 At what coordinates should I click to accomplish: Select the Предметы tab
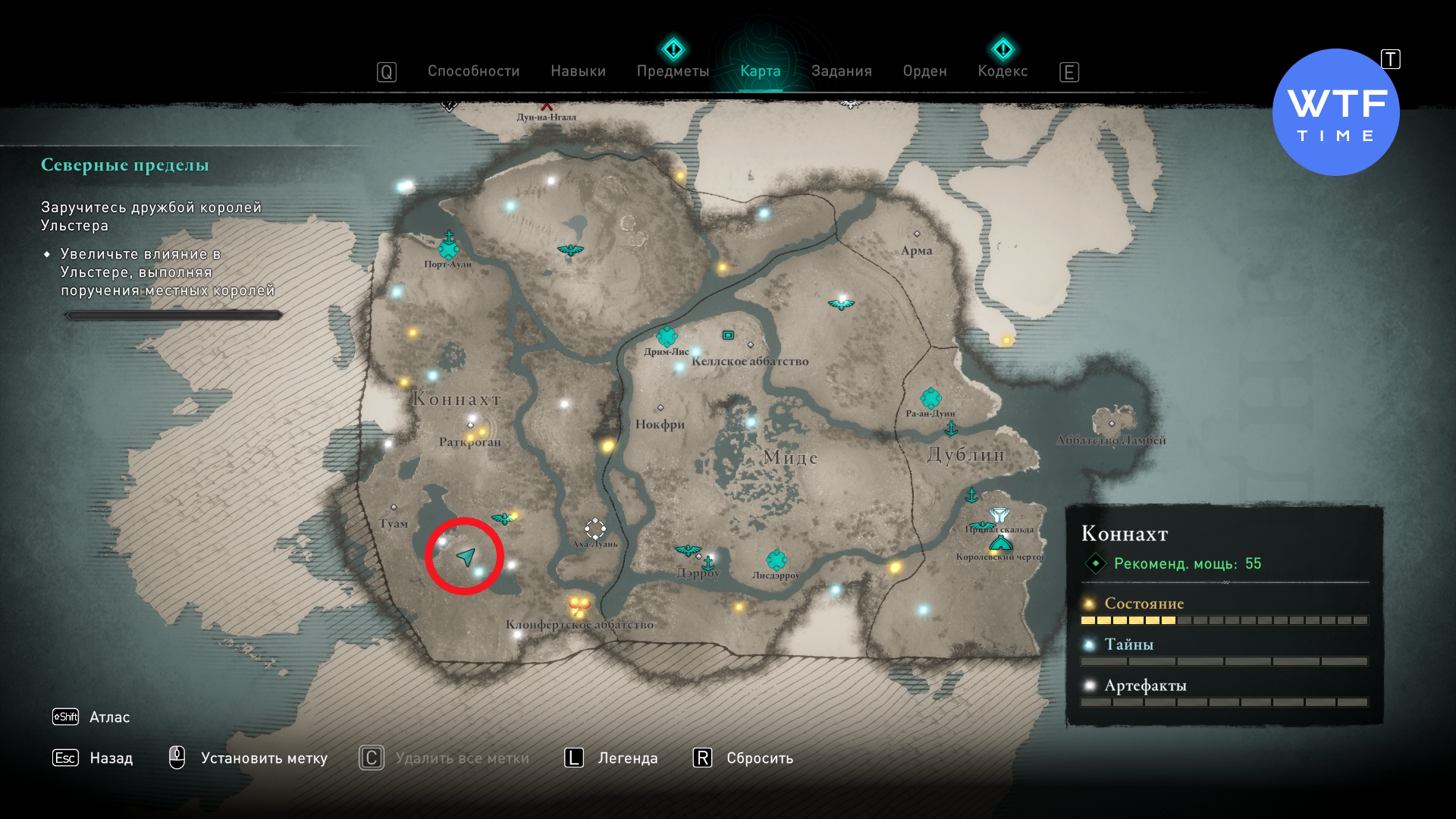(673, 71)
